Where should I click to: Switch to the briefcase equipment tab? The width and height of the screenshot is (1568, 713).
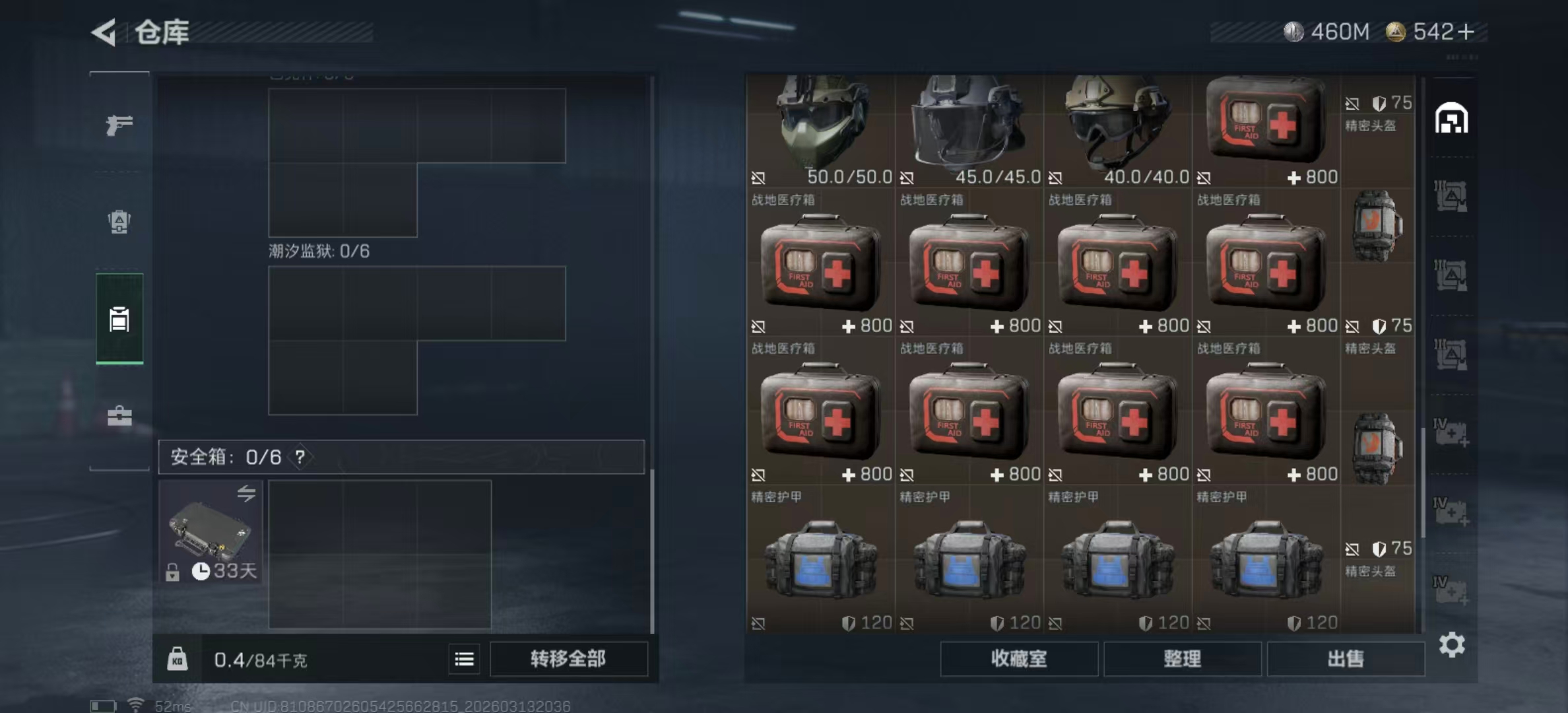[x=119, y=416]
